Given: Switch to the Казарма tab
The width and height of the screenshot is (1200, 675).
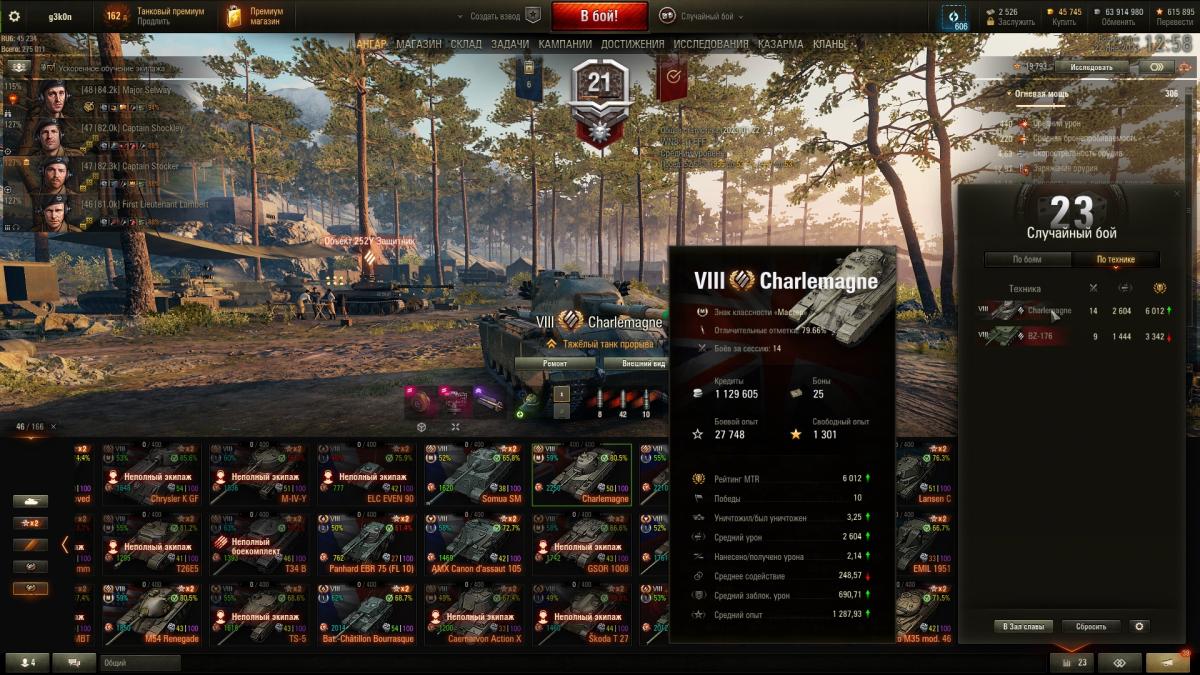Looking at the screenshot, I should click(x=780, y=45).
